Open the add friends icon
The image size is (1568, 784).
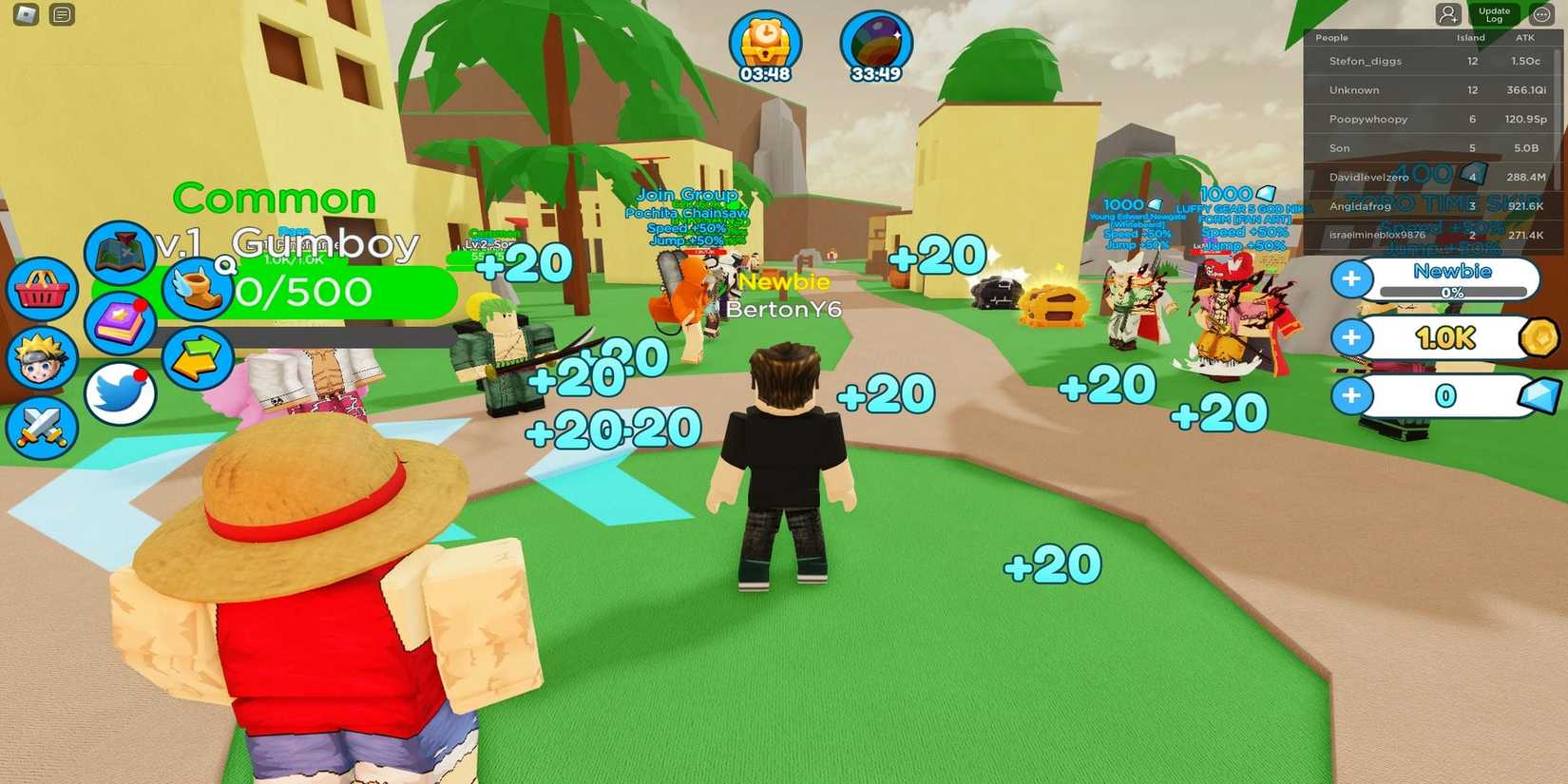(x=1447, y=12)
